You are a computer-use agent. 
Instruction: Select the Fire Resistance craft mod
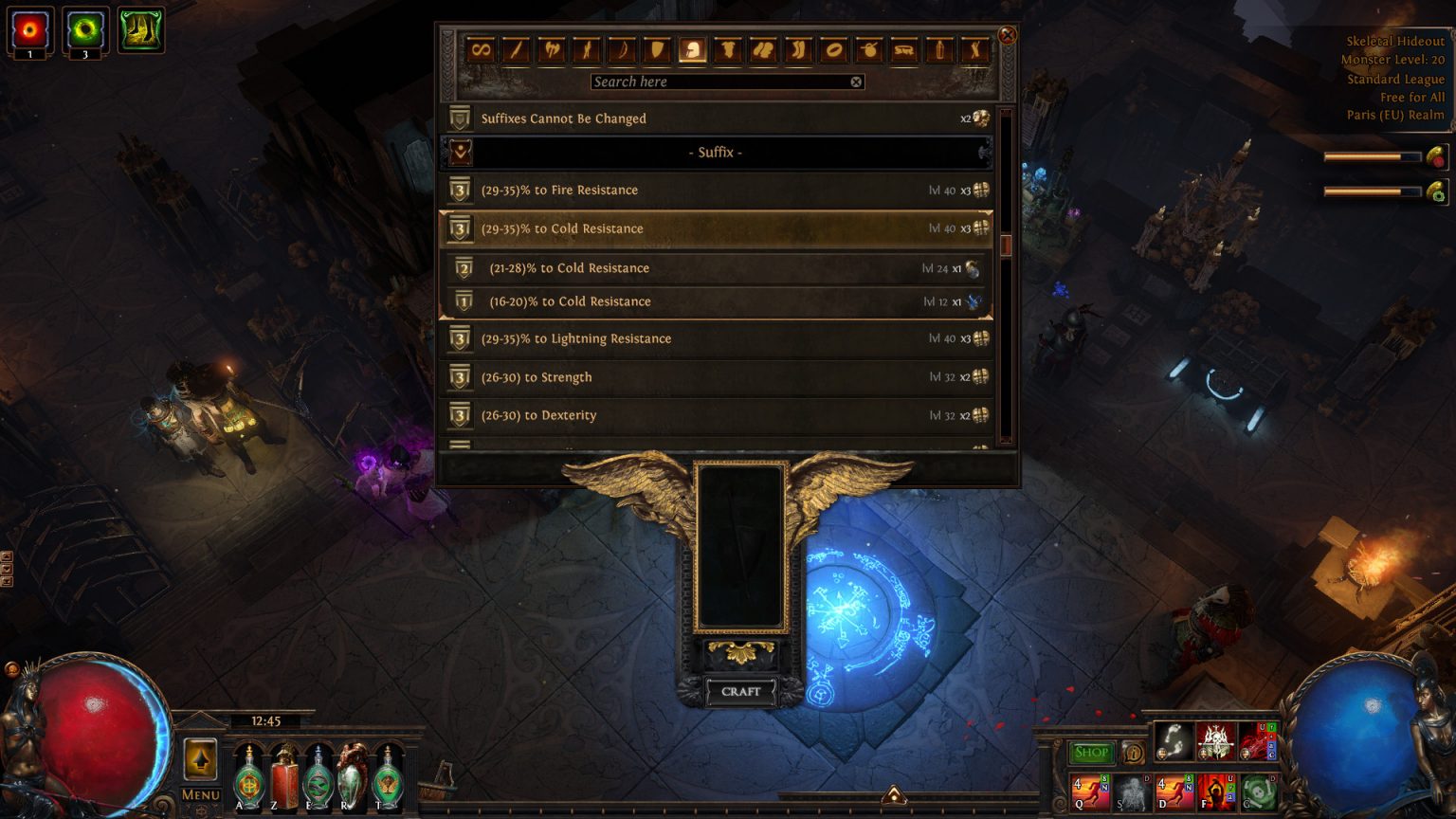664,190
